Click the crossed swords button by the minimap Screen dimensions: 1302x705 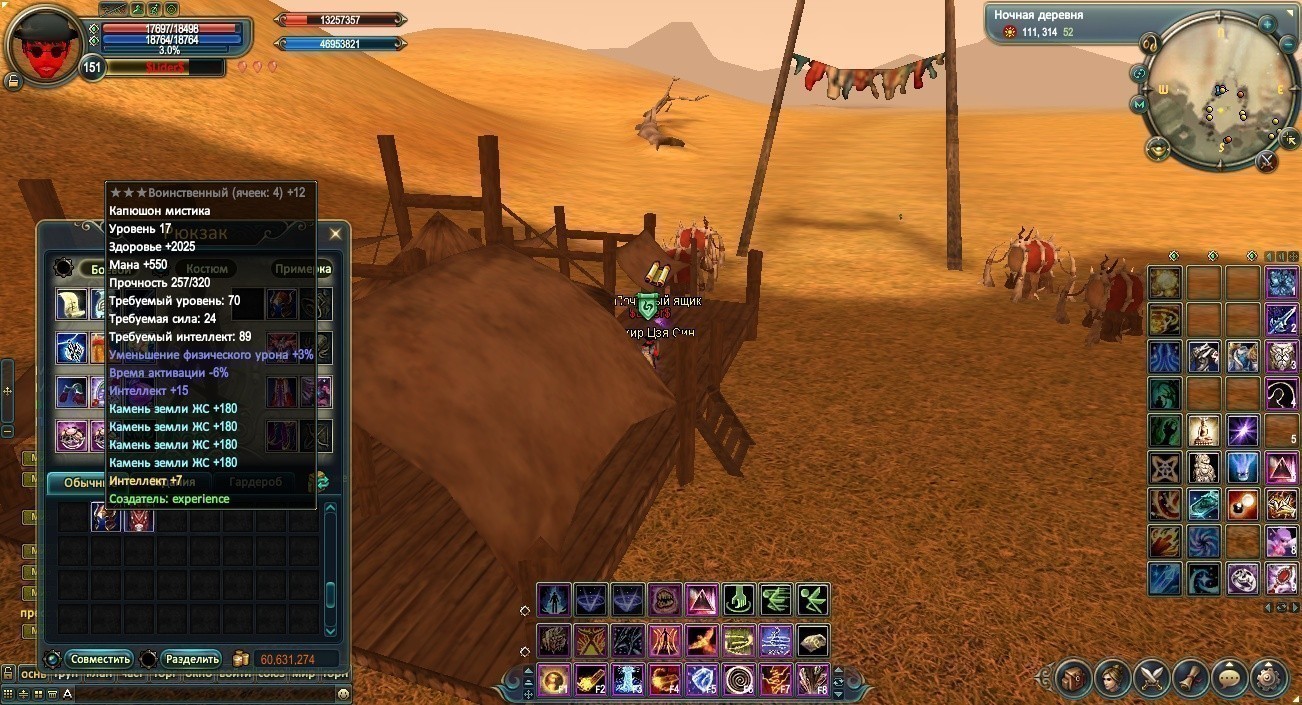(1267, 159)
